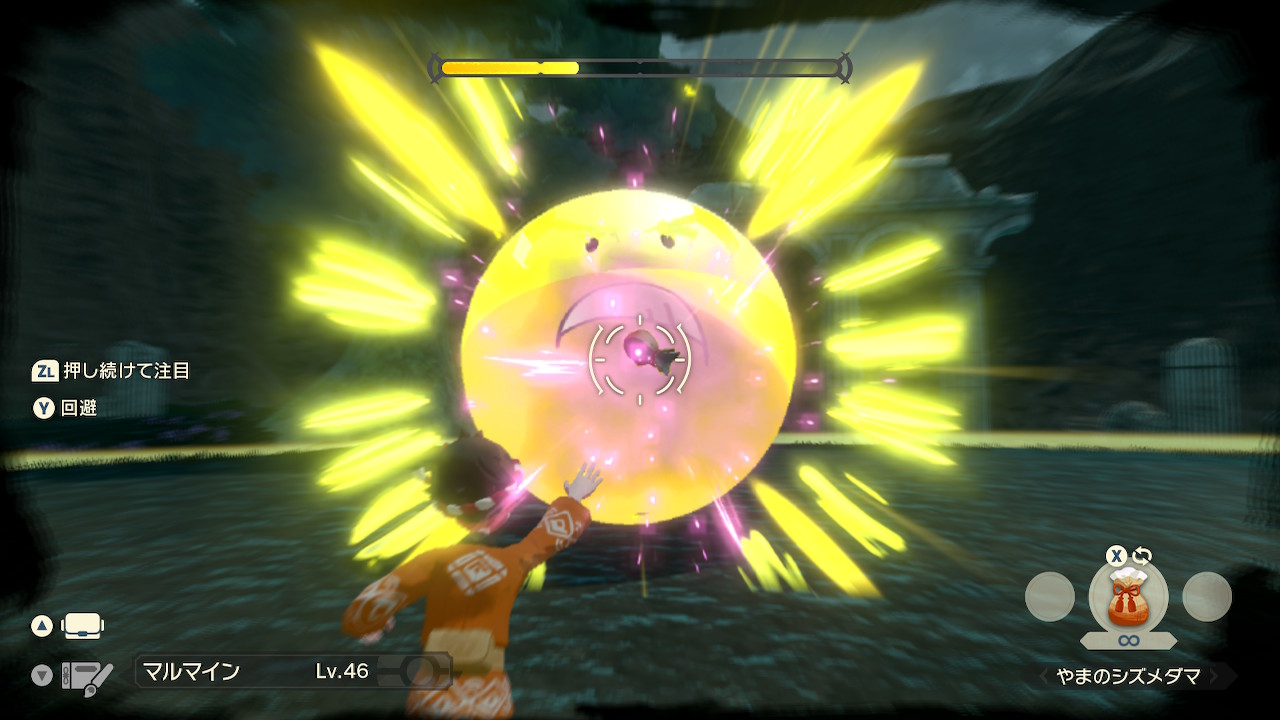Cycle to the previous item with left chevron
Image resolution: width=1280 pixels, height=720 pixels.
point(1043,677)
